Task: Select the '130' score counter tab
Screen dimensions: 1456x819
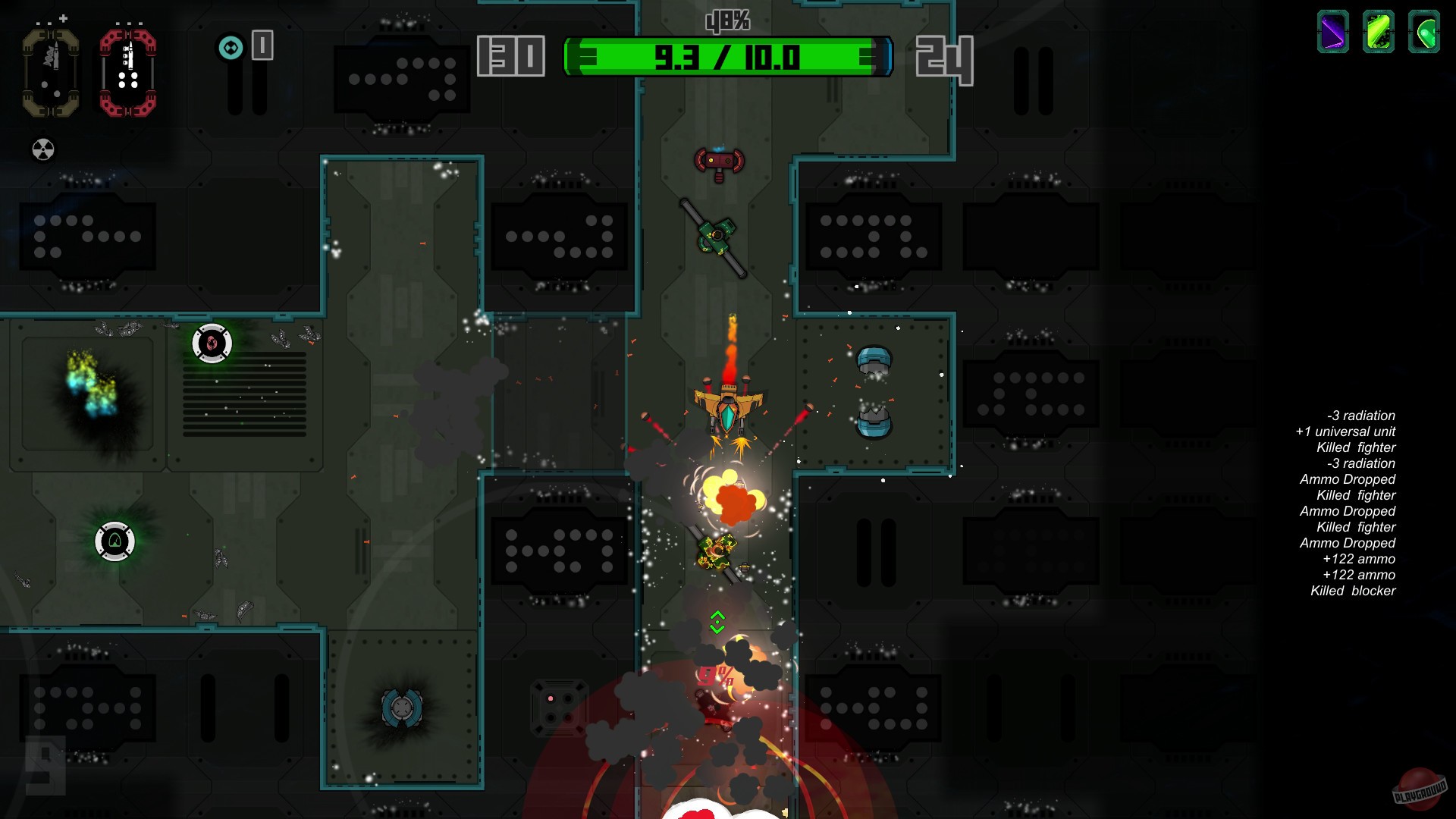Action: pyautogui.click(x=509, y=55)
